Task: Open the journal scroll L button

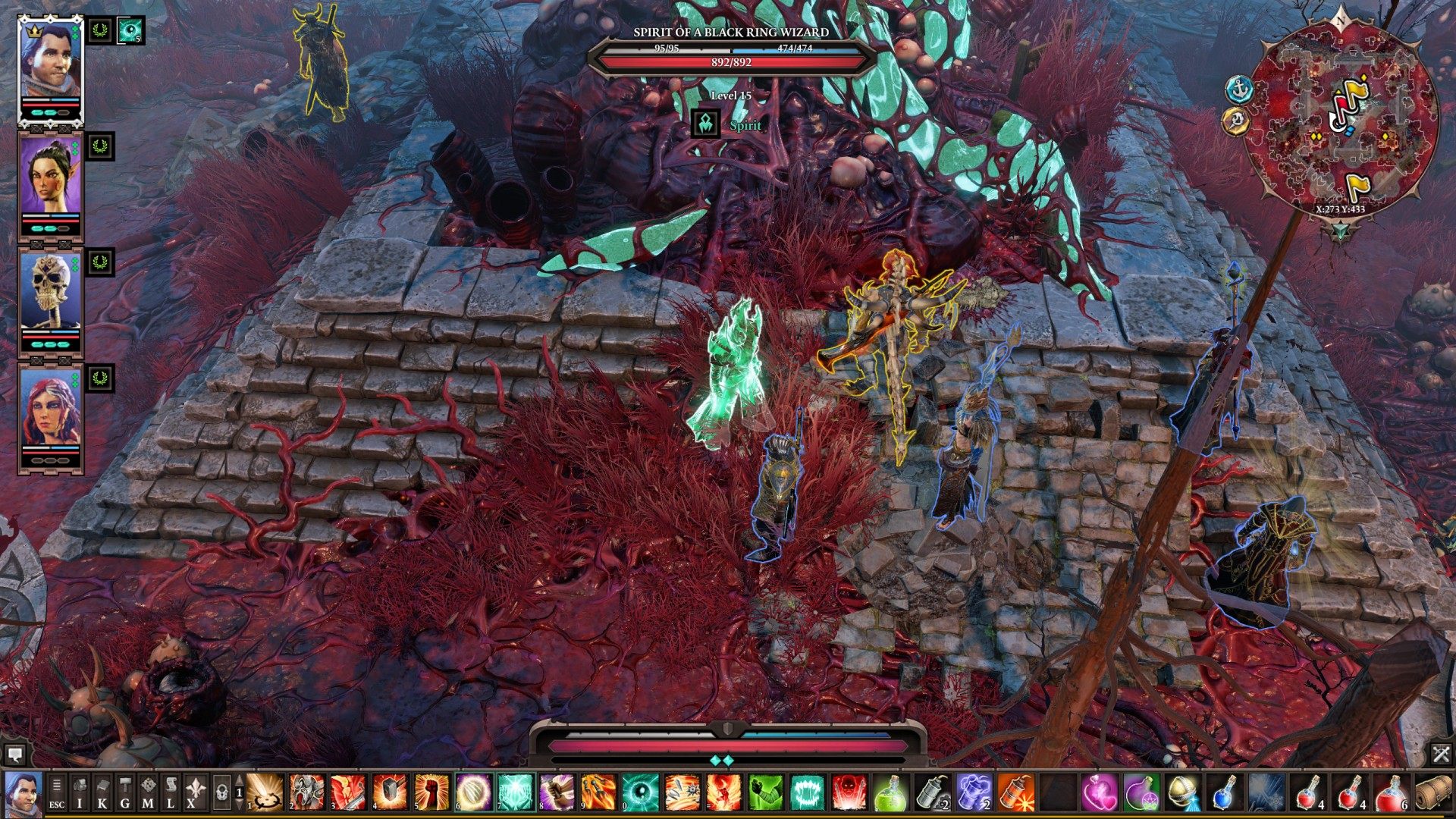Action: click(171, 792)
